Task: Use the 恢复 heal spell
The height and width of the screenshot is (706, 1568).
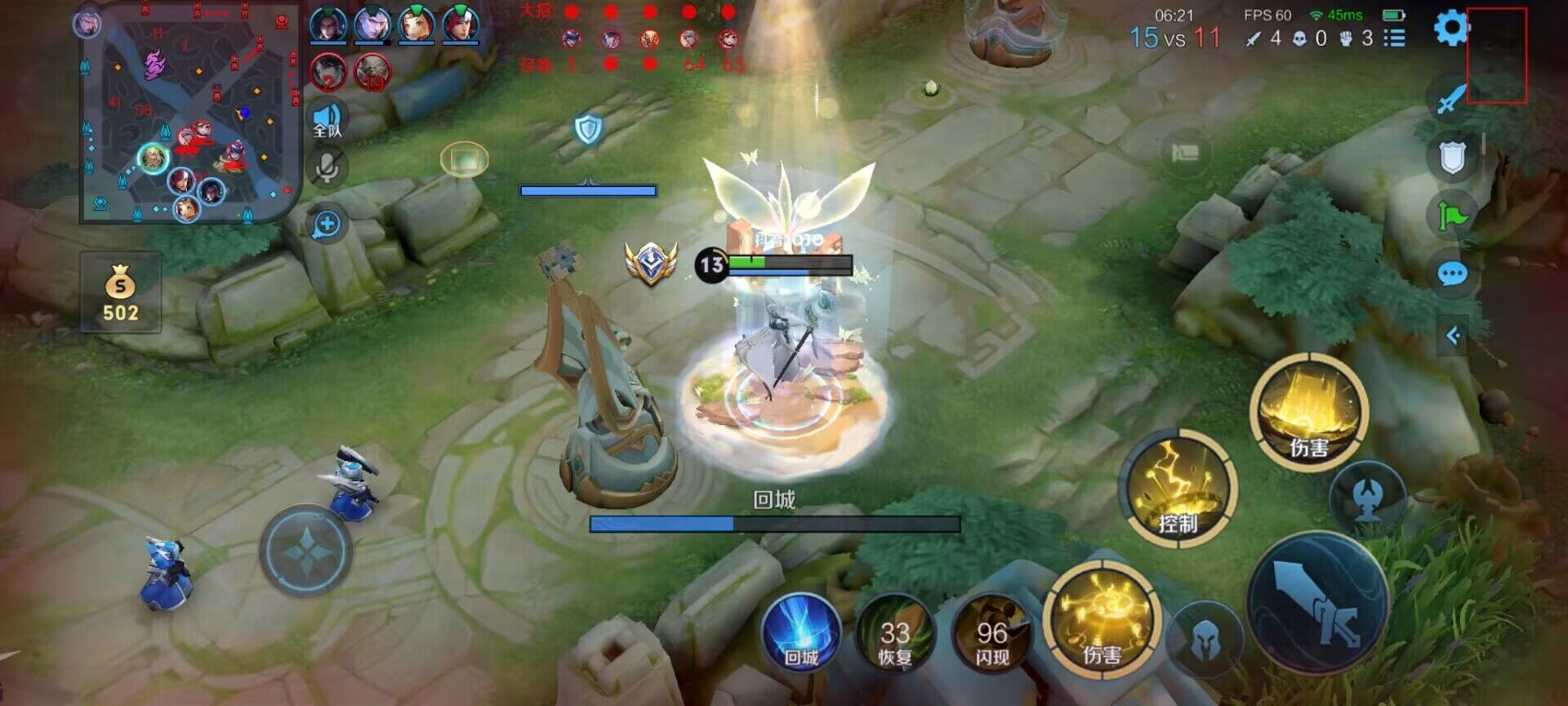Action: click(895, 635)
